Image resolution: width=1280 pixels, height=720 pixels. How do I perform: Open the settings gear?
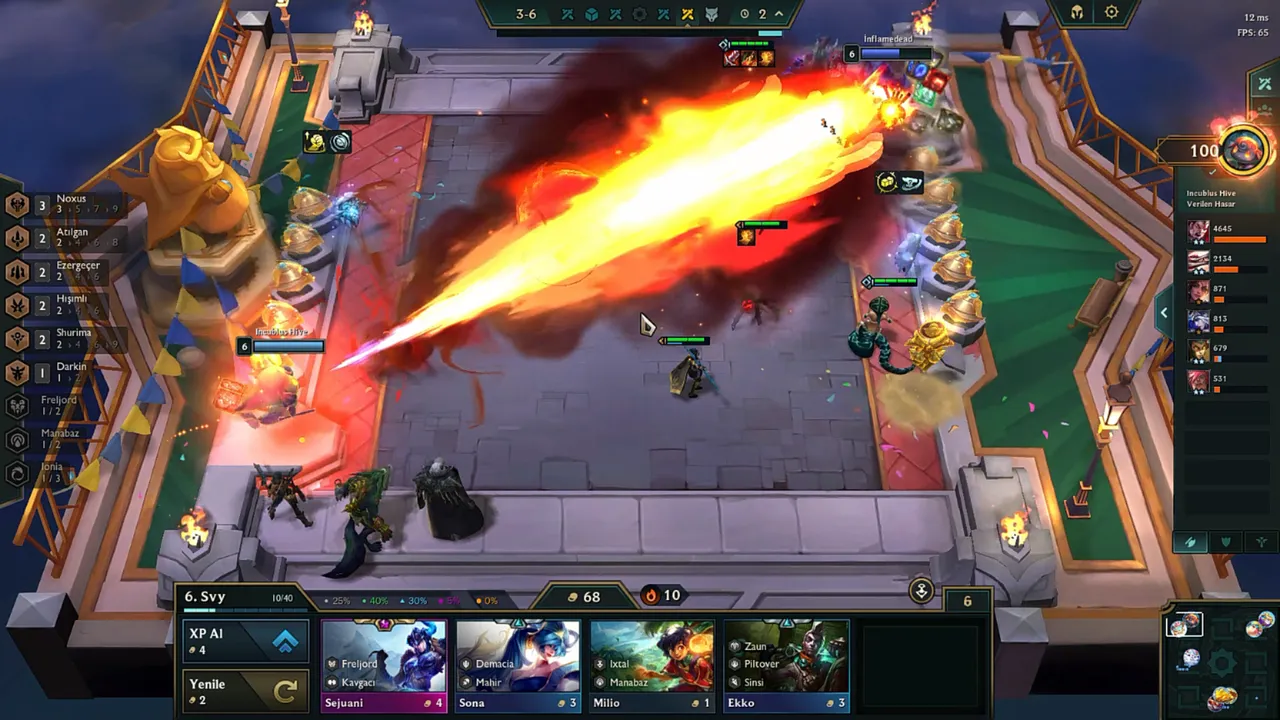point(1112,13)
